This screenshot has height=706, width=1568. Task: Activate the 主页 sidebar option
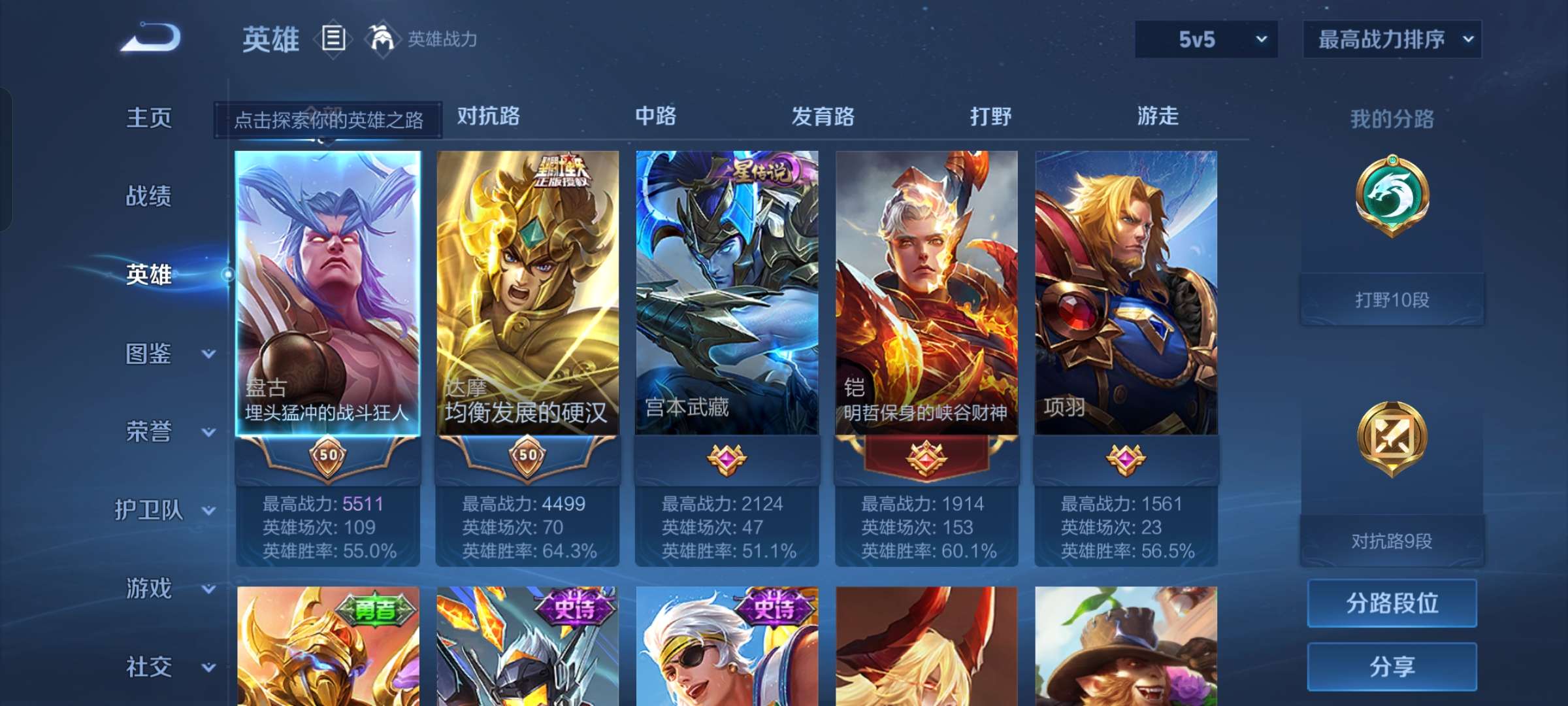[x=149, y=118]
